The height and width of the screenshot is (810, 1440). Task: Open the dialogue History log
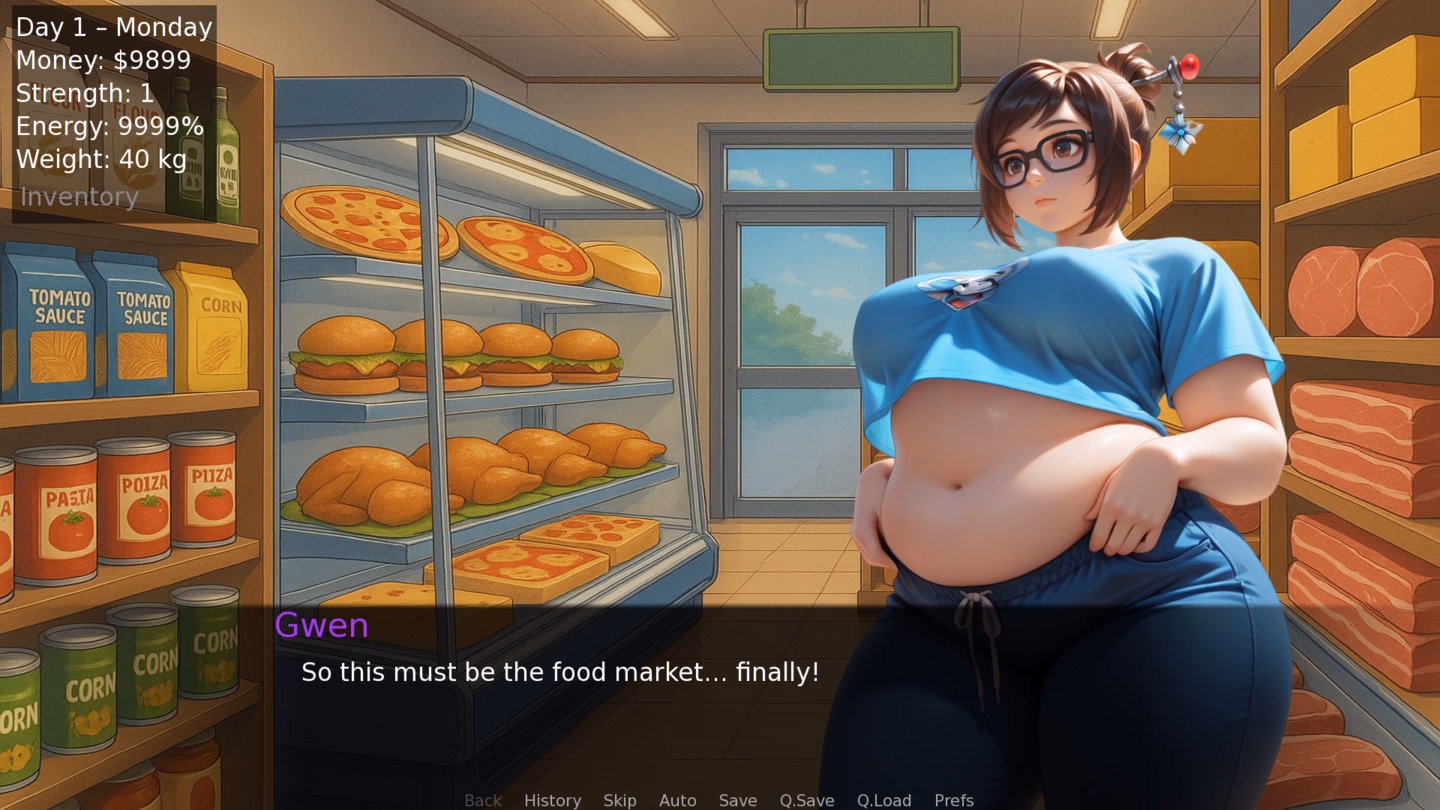pos(552,800)
